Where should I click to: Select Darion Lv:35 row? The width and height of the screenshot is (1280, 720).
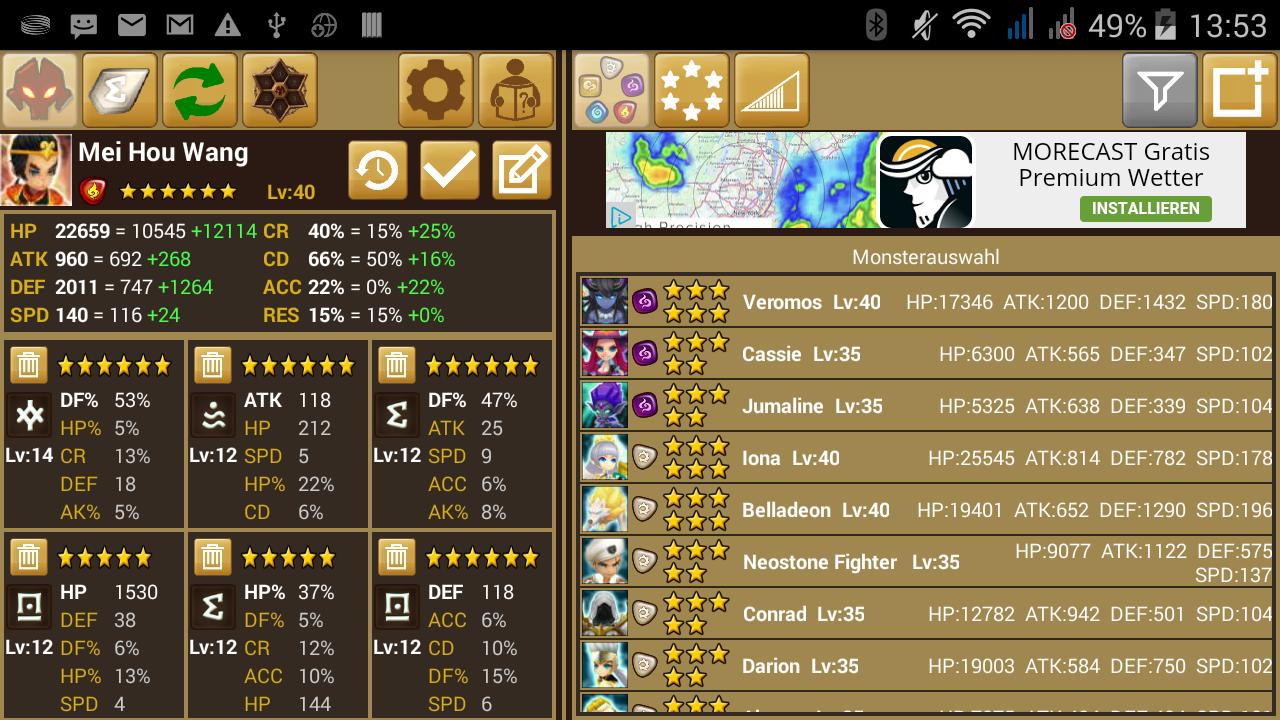[926, 666]
